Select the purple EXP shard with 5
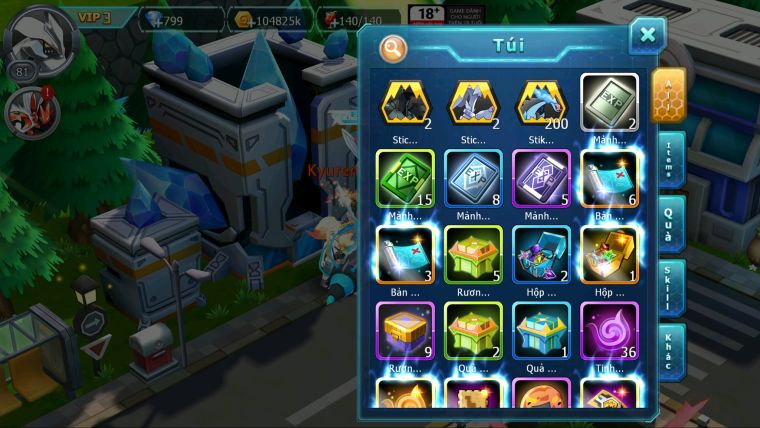 tap(541, 178)
